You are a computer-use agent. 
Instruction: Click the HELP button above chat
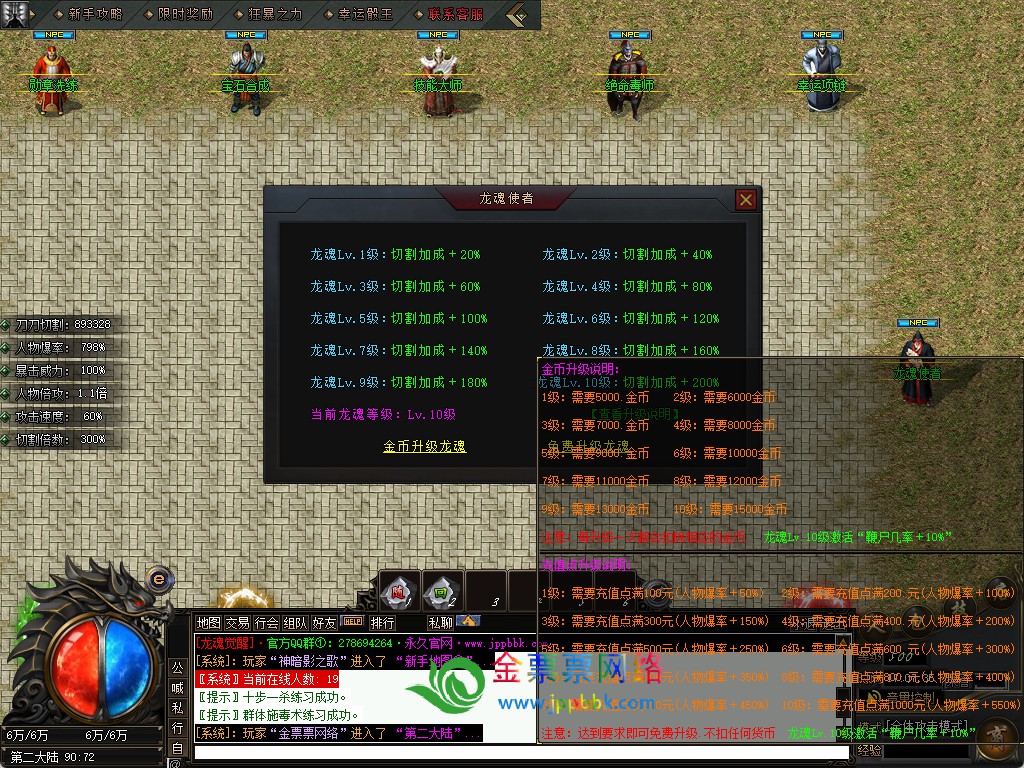tap(353, 622)
